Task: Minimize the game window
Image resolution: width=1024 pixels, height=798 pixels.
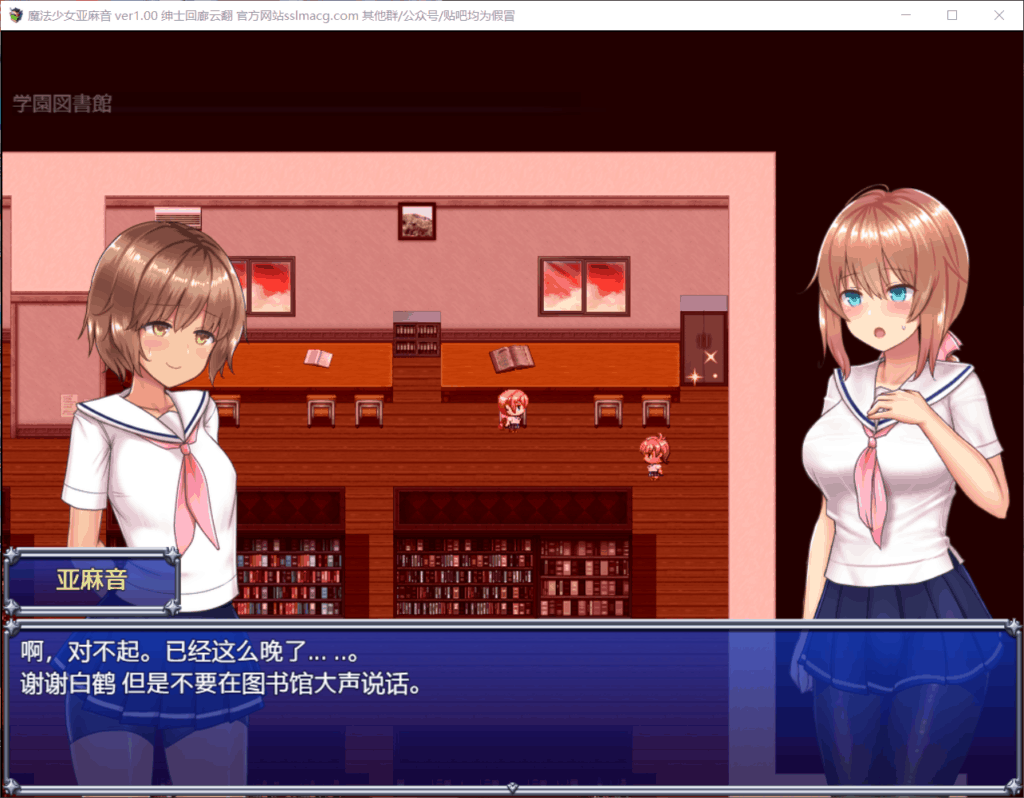Action: tap(906, 15)
